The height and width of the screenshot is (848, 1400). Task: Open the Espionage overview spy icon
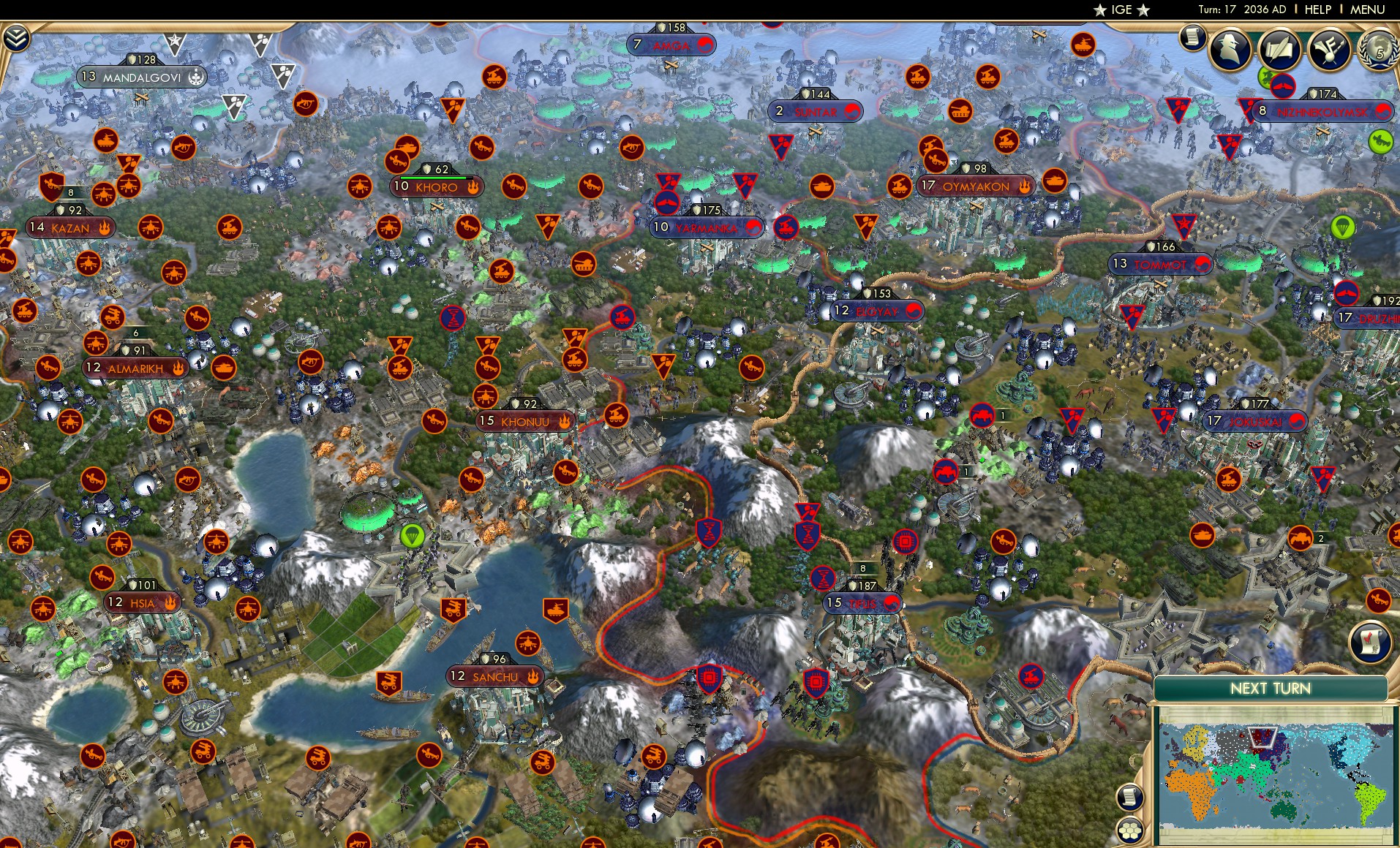tap(1228, 51)
